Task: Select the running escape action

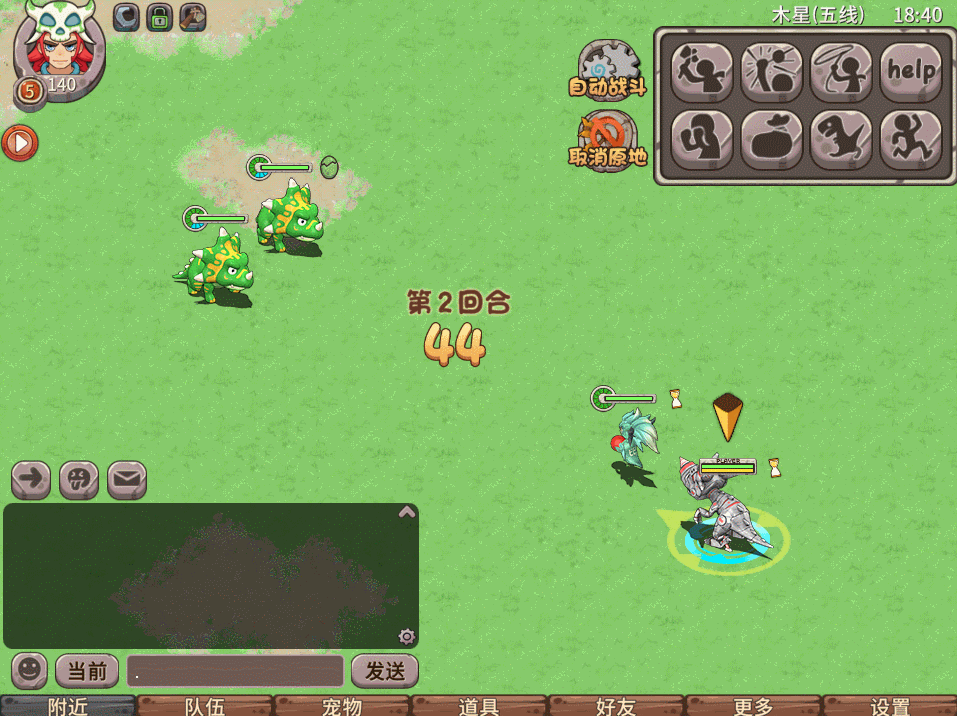Action: coord(911,139)
